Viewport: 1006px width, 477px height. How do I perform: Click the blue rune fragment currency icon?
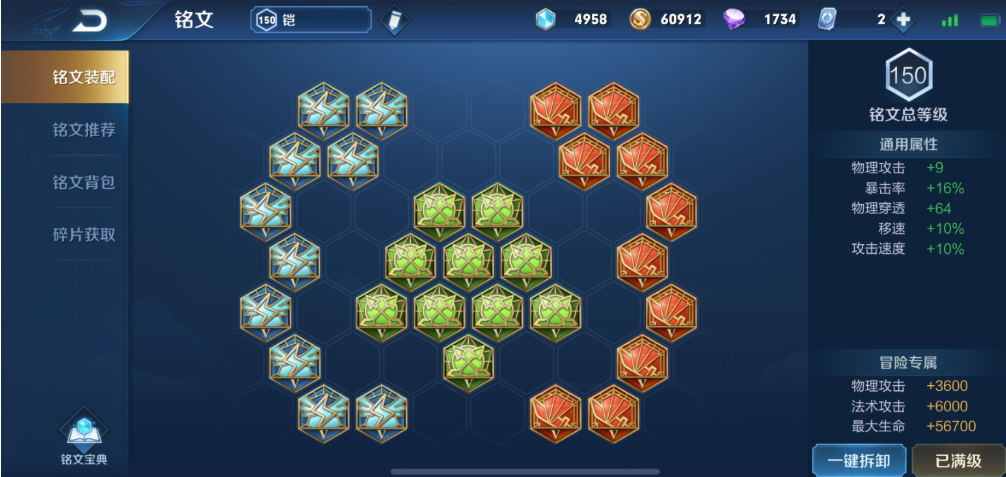pyautogui.click(x=545, y=20)
